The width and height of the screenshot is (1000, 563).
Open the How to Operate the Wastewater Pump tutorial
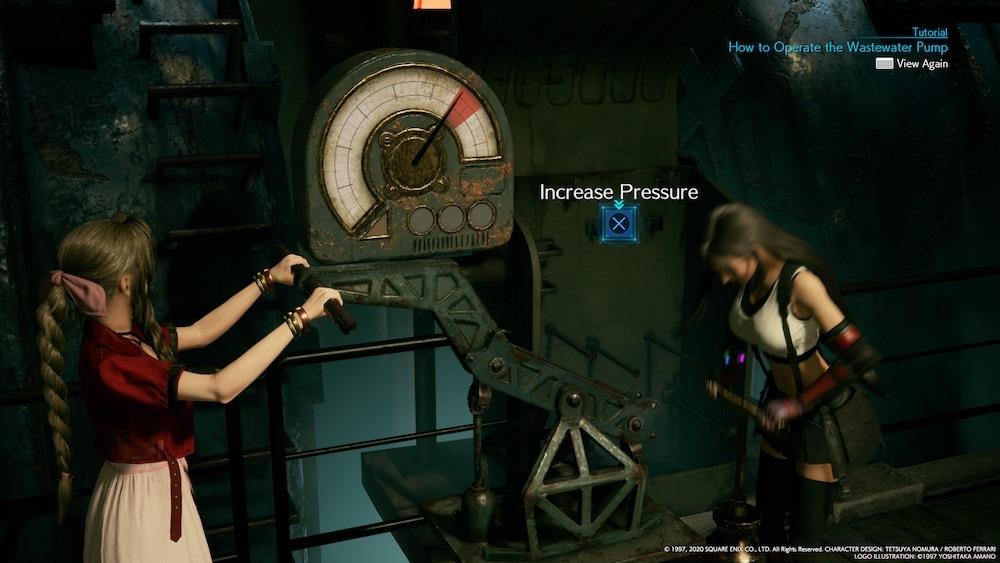837,46
